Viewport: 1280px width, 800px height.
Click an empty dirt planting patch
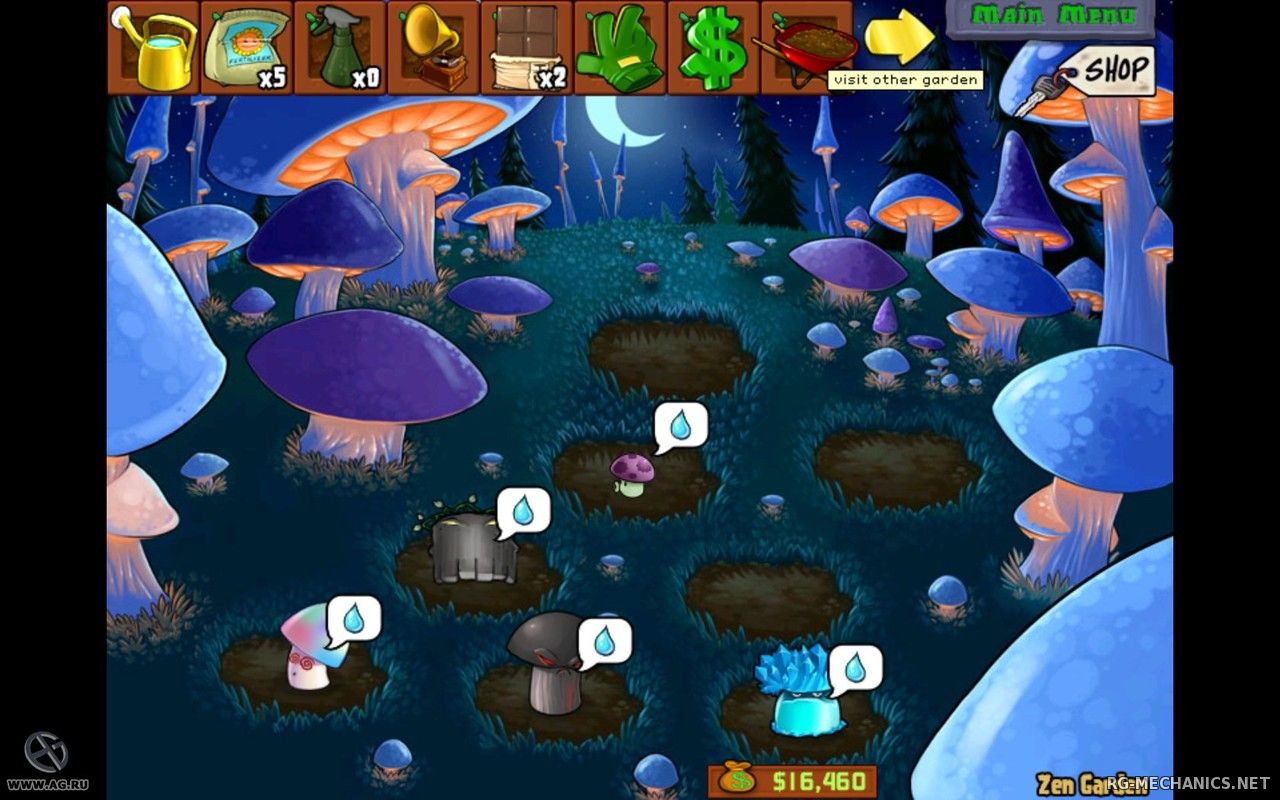(670, 350)
